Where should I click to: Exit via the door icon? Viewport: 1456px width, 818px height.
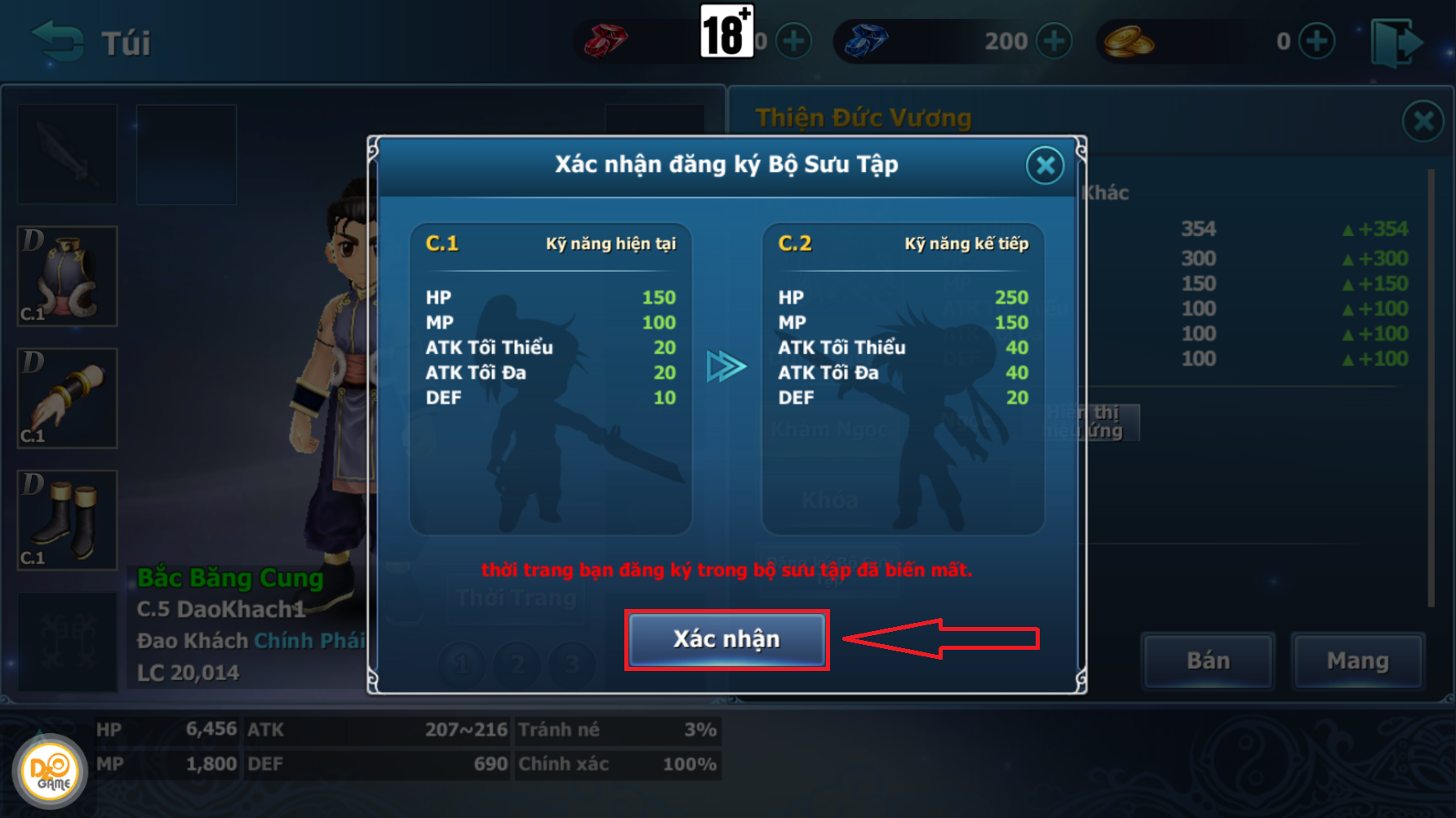1396,42
